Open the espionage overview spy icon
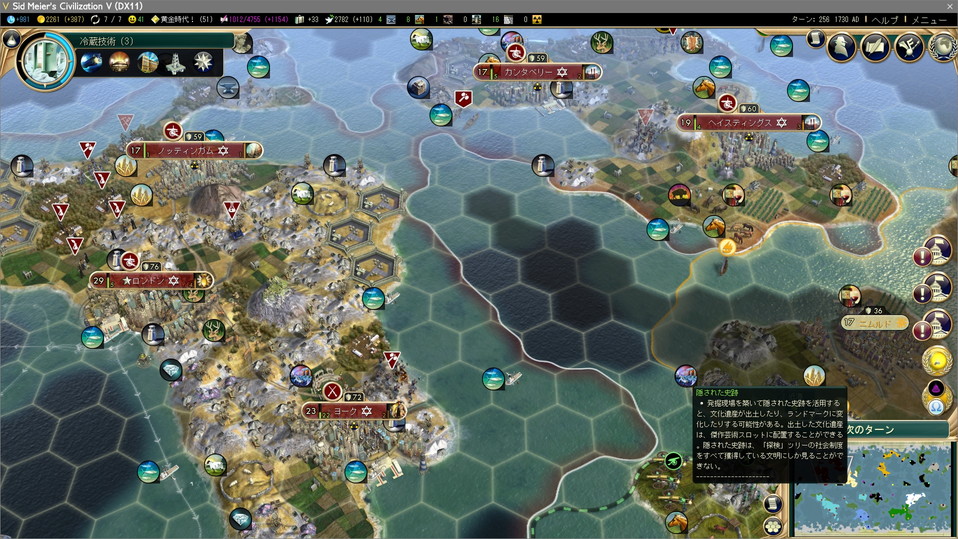Viewport: 958px width, 539px height. [x=844, y=47]
